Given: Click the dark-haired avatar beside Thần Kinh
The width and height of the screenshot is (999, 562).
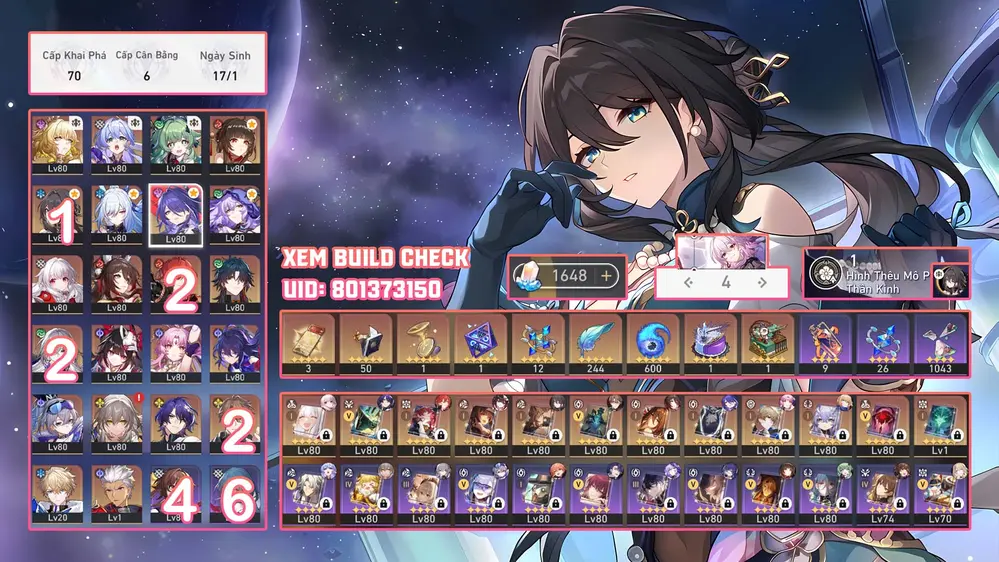Looking at the screenshot, I should click(x=950, y=280).
